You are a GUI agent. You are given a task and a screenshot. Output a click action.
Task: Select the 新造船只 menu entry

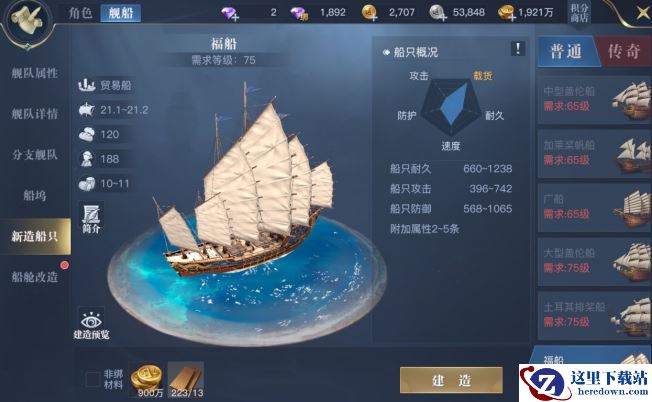click(35, 236)
